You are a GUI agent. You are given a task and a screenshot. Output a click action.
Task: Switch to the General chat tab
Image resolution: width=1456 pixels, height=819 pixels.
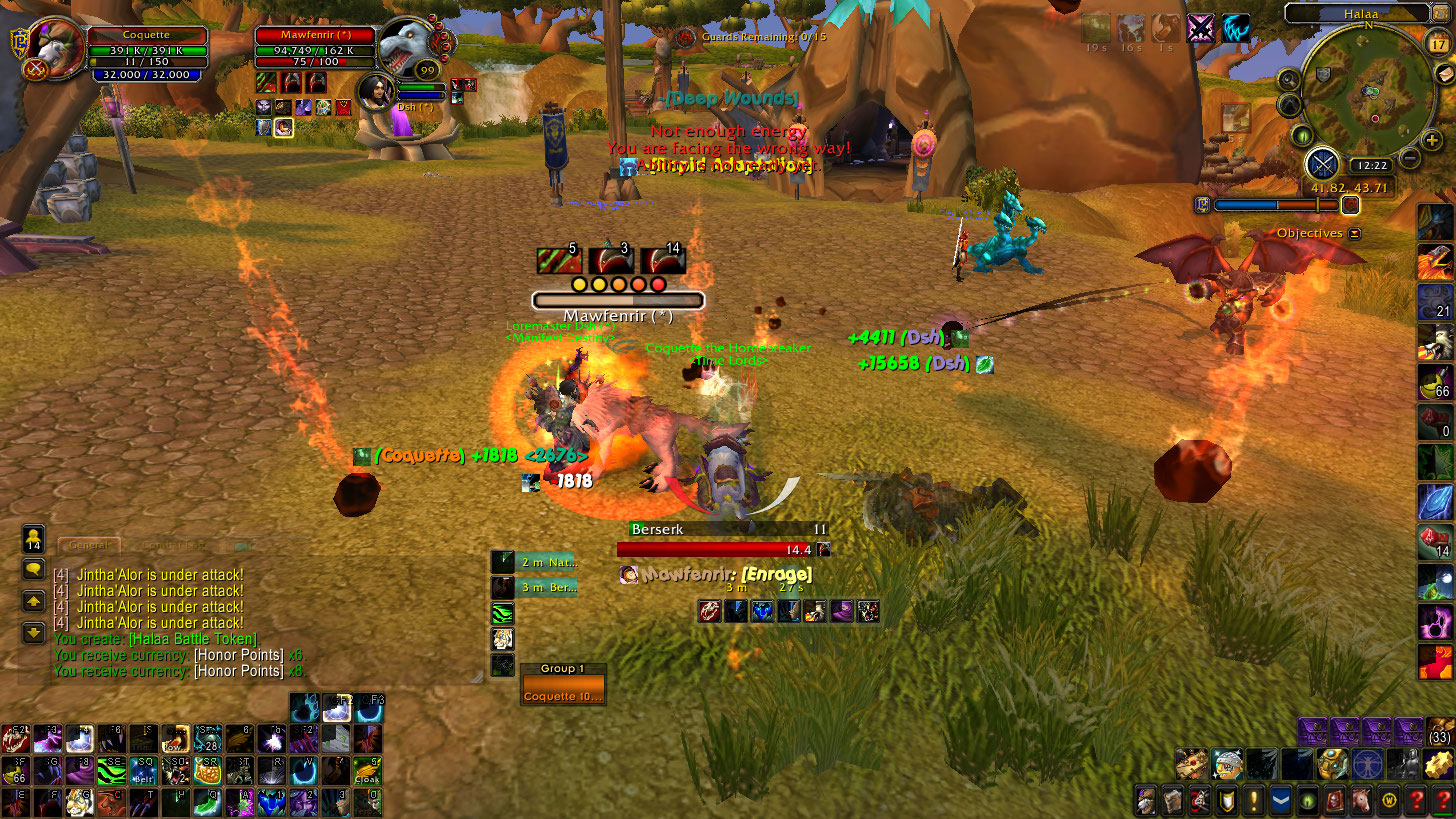pos(88,546)
